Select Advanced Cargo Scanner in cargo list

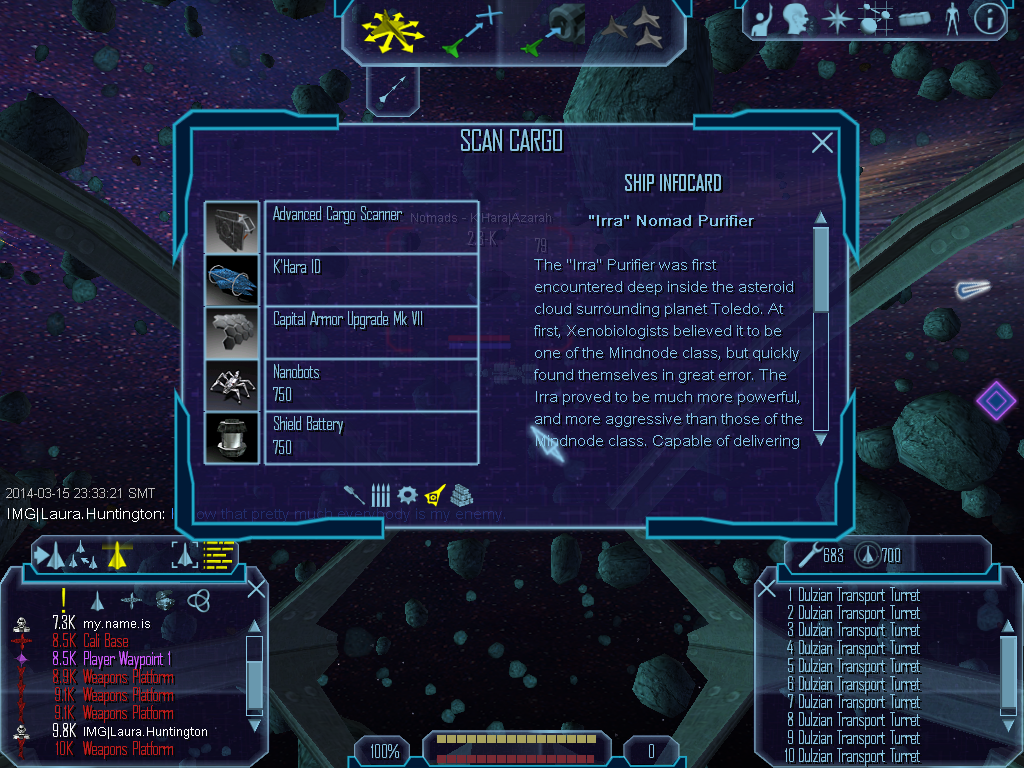pyautogui.click(x=371, y=227)
